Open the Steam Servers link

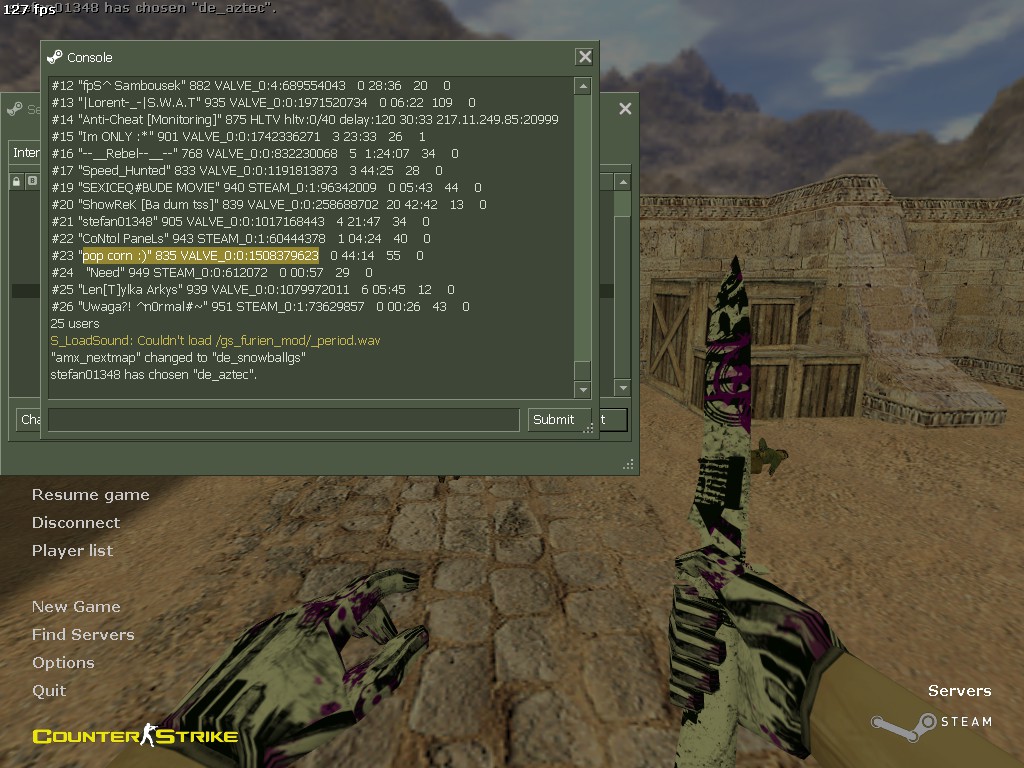(959, 691)
